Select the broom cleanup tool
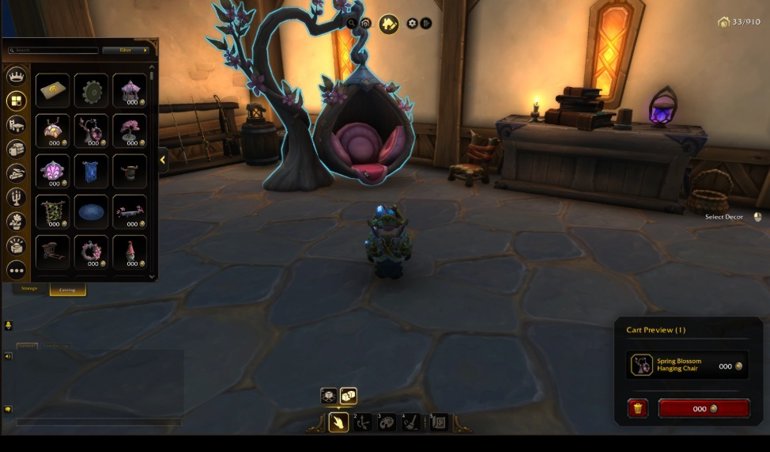Image resolution: width=770 pixels, height=452 pixels. (411, 422)
